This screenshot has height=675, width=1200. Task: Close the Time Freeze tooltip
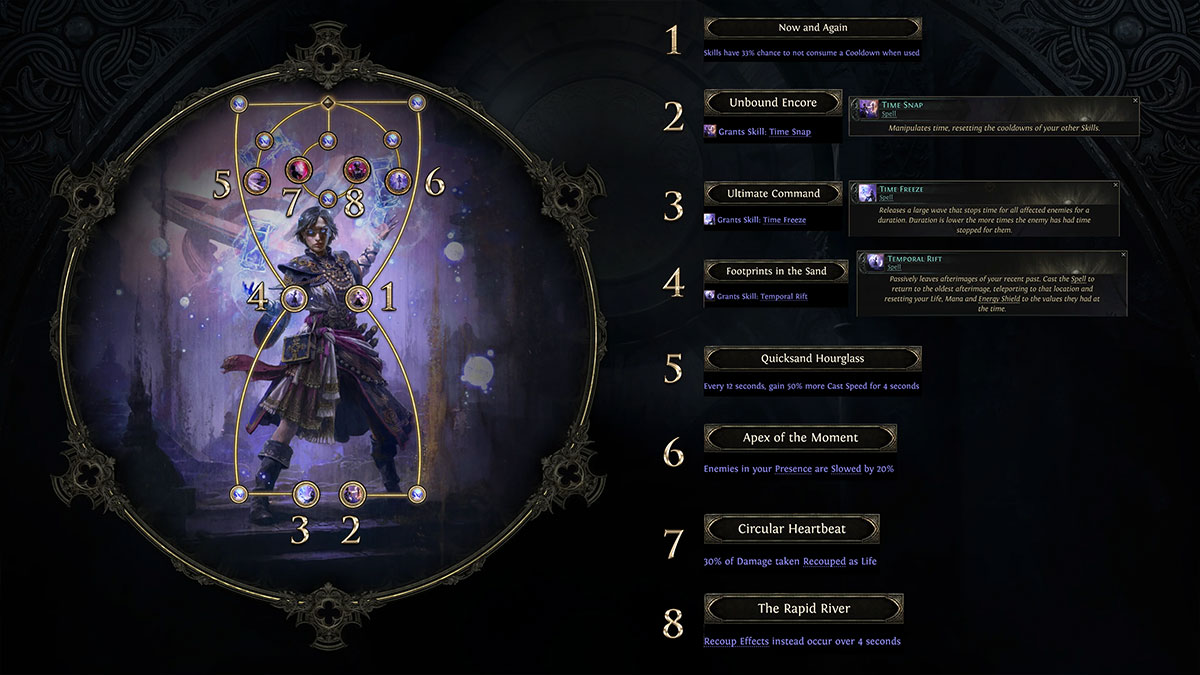(x=1114, y=186)
